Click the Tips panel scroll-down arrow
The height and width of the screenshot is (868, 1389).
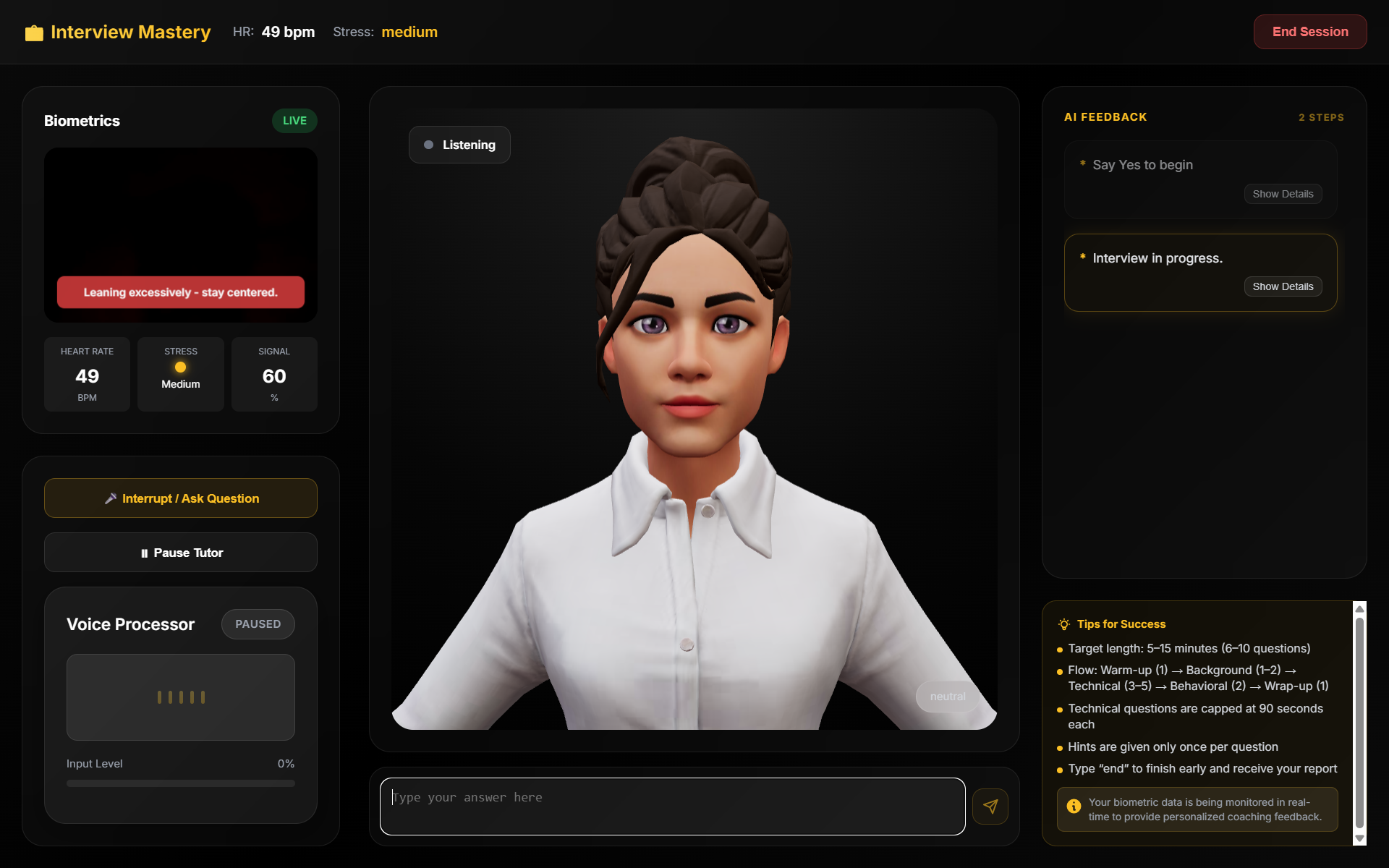coord(1359,839)
